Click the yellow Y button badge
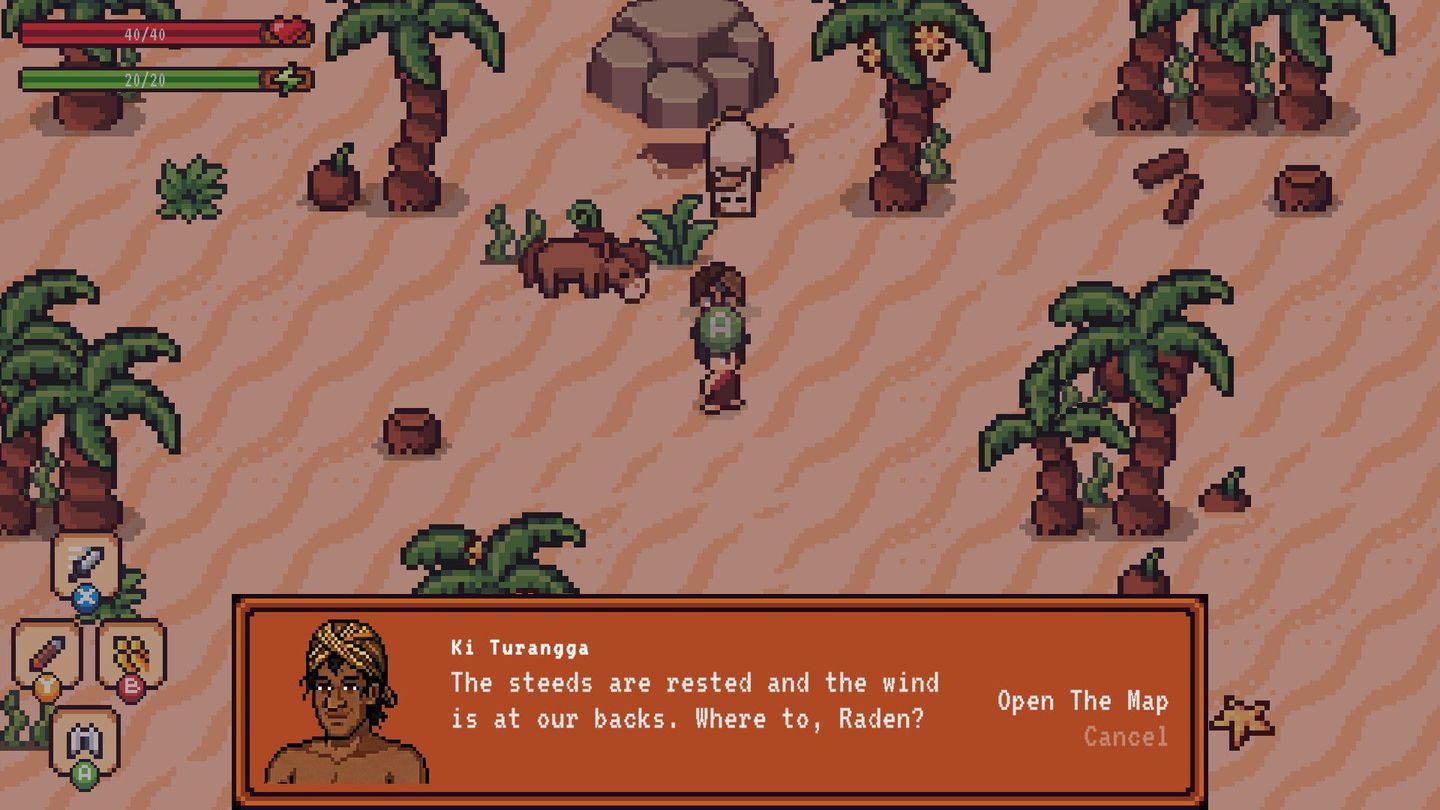Image resolution: width=1440 pixels, height=810 pixels. (x=47, y=686)
